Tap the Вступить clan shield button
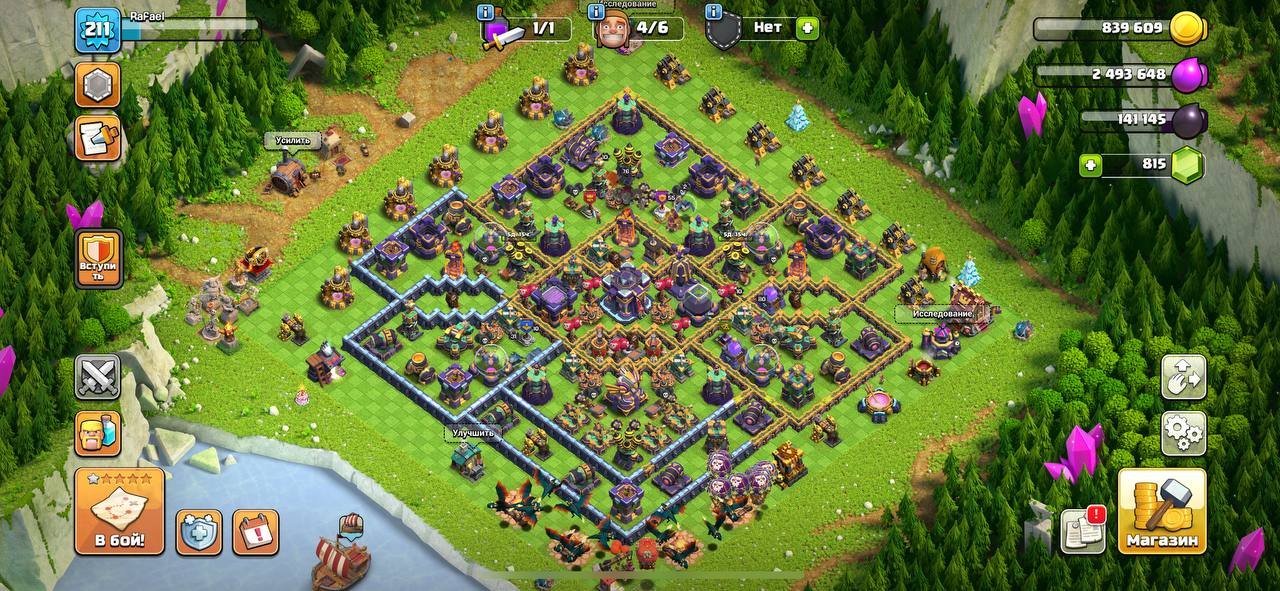This screenshot has width=1280, height=591. click(x=98, y=258)
